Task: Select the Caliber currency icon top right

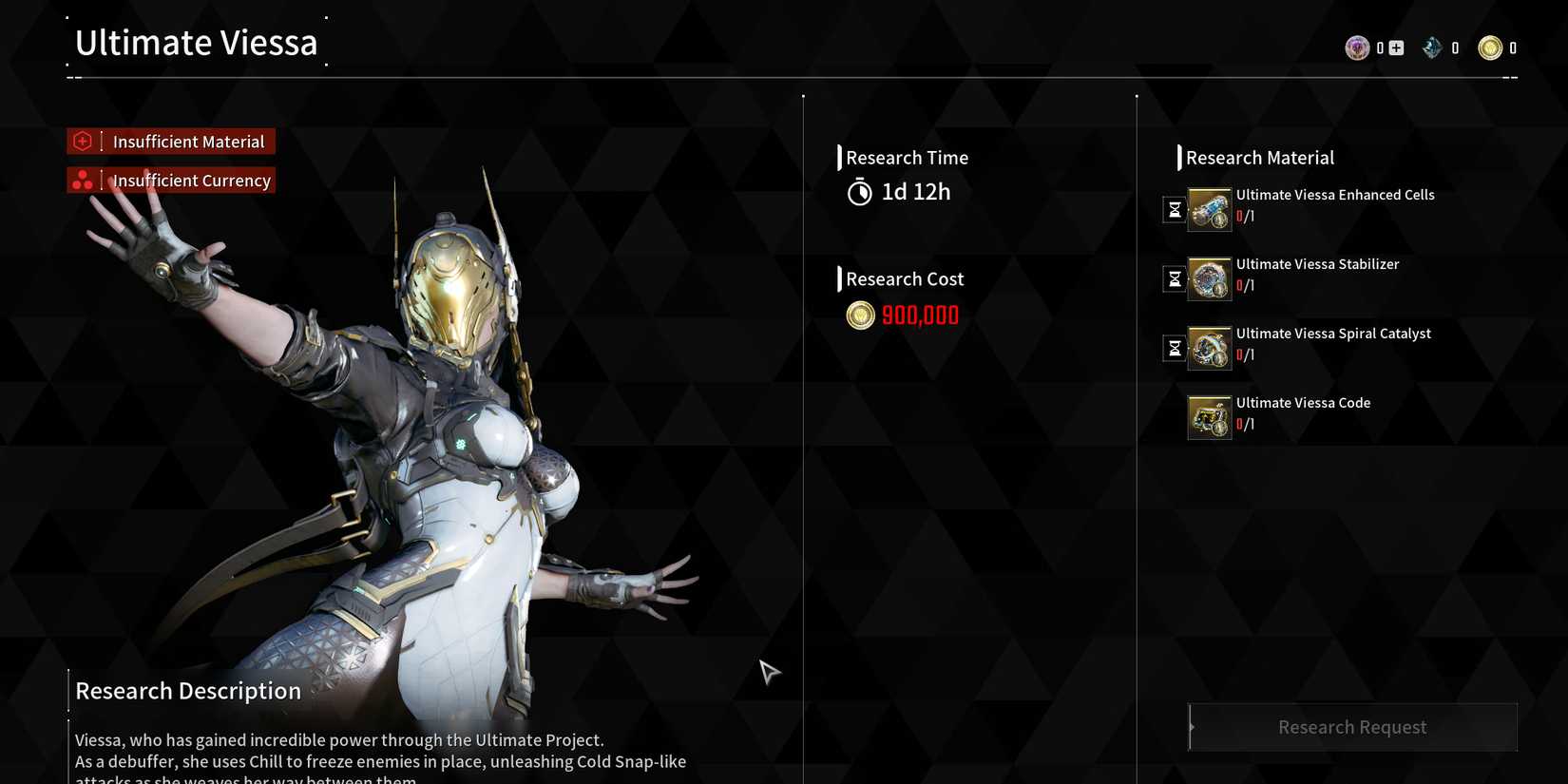Action: (1357, 48)
